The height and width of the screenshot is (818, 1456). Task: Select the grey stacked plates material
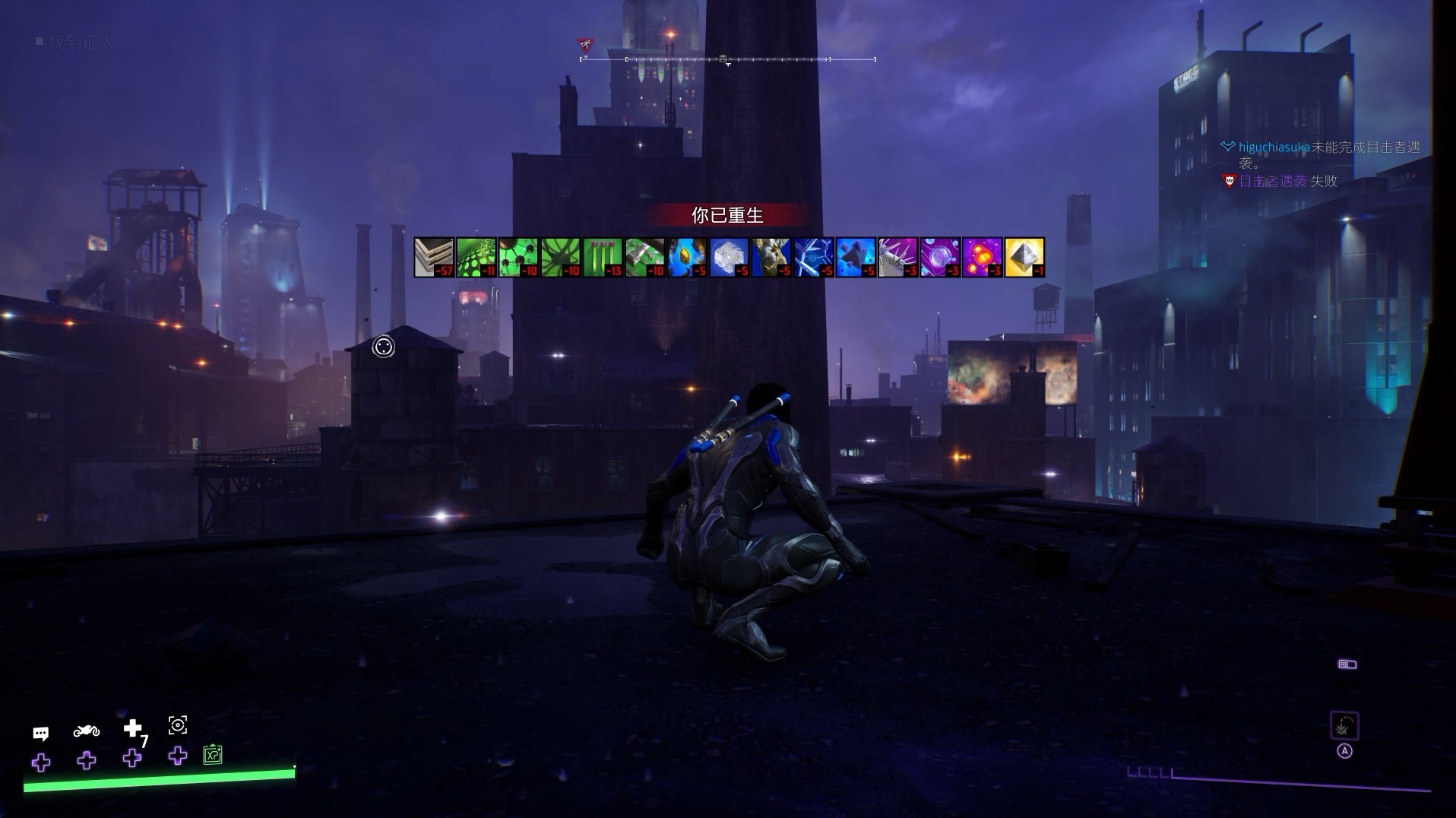pyautogui.click(x=434, y=257)
